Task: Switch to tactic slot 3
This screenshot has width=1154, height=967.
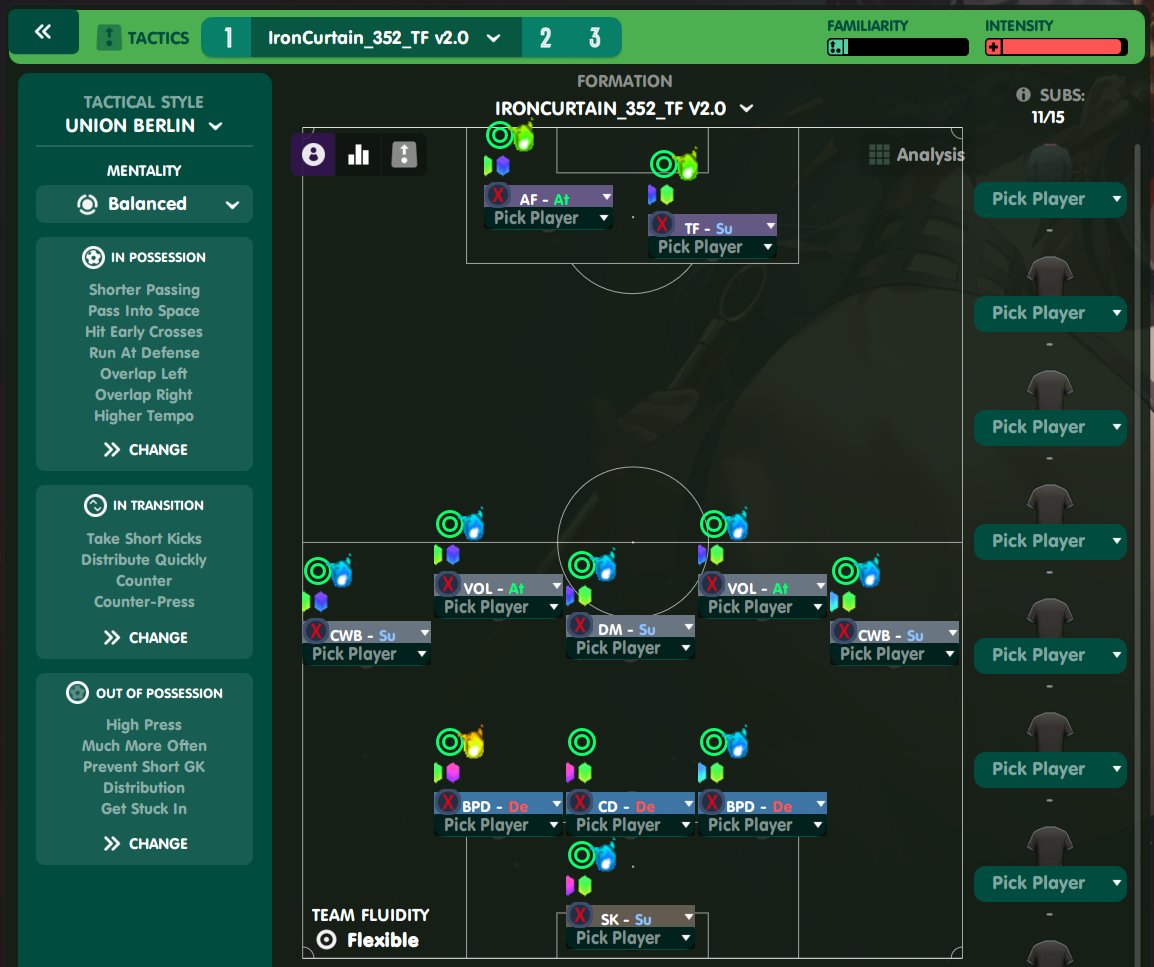Action: [595, 38]
